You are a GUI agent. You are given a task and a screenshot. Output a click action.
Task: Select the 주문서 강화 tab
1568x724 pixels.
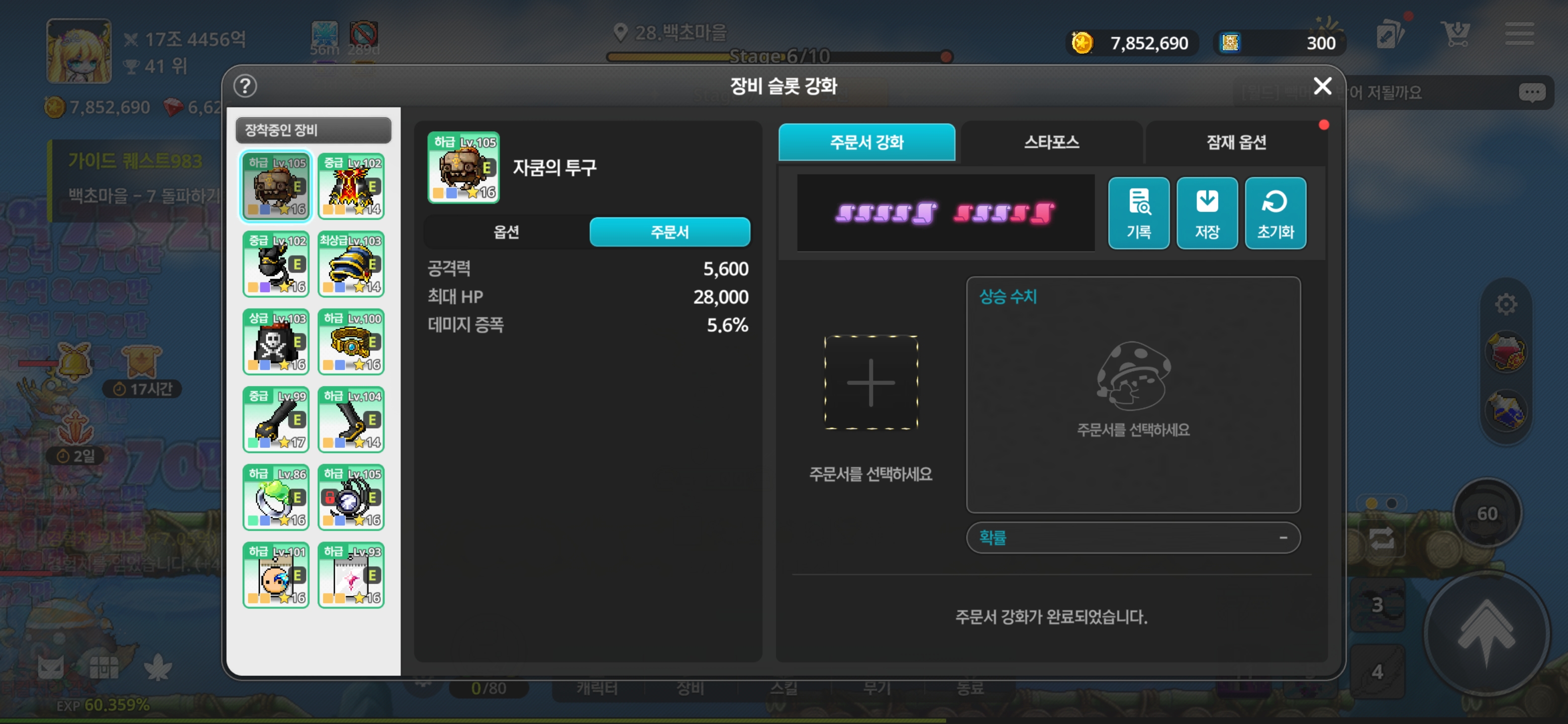(866, 142)
